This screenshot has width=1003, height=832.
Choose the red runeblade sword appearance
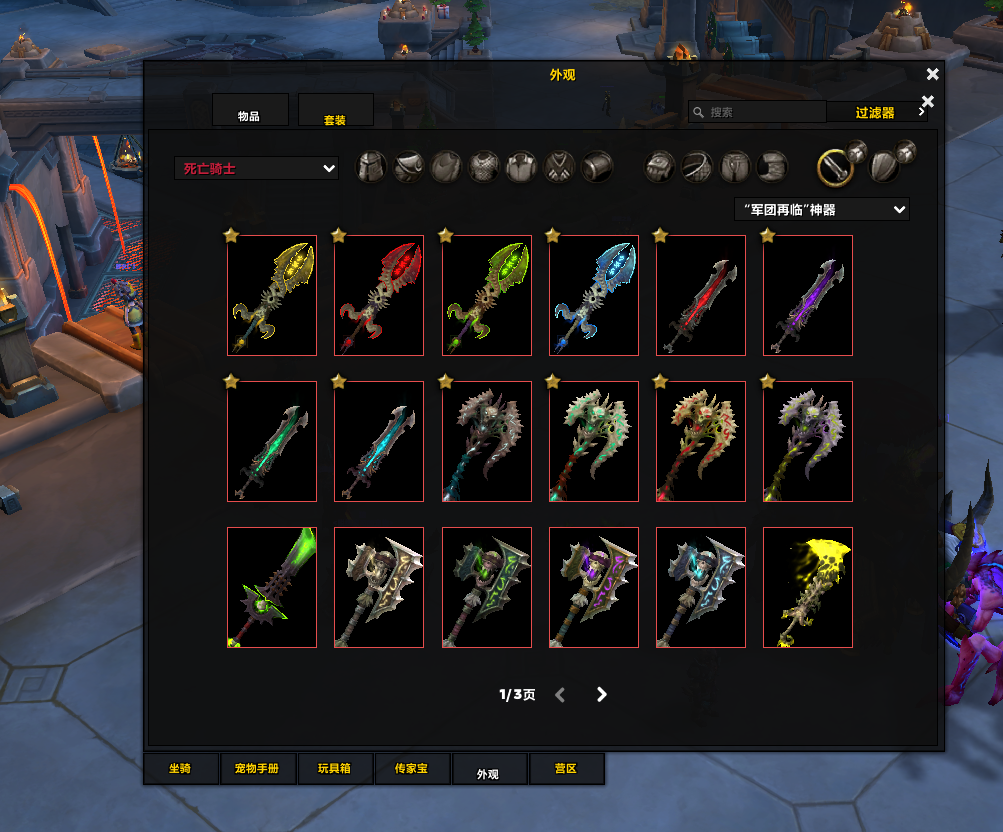(701, 295)
